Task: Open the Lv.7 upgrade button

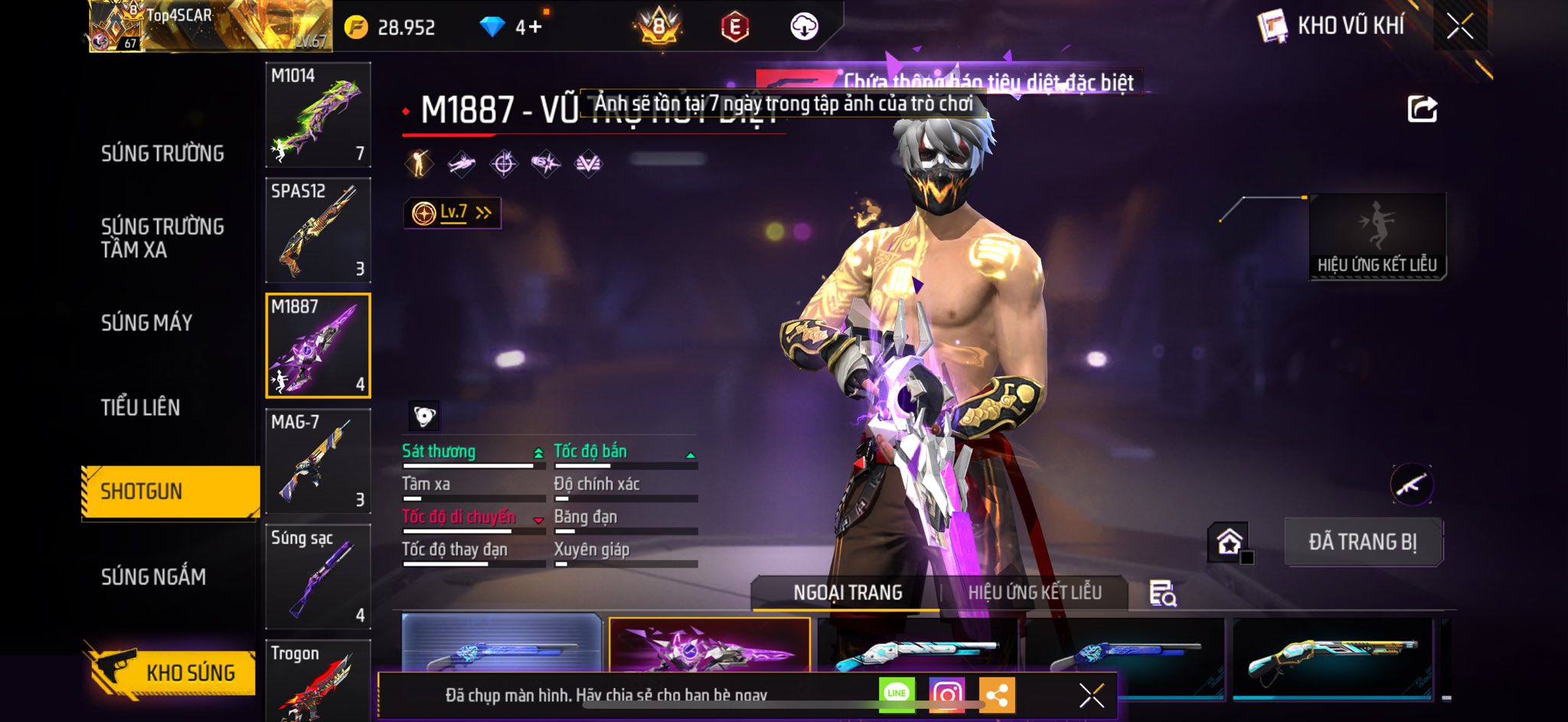Action: [x=452, y=213]
